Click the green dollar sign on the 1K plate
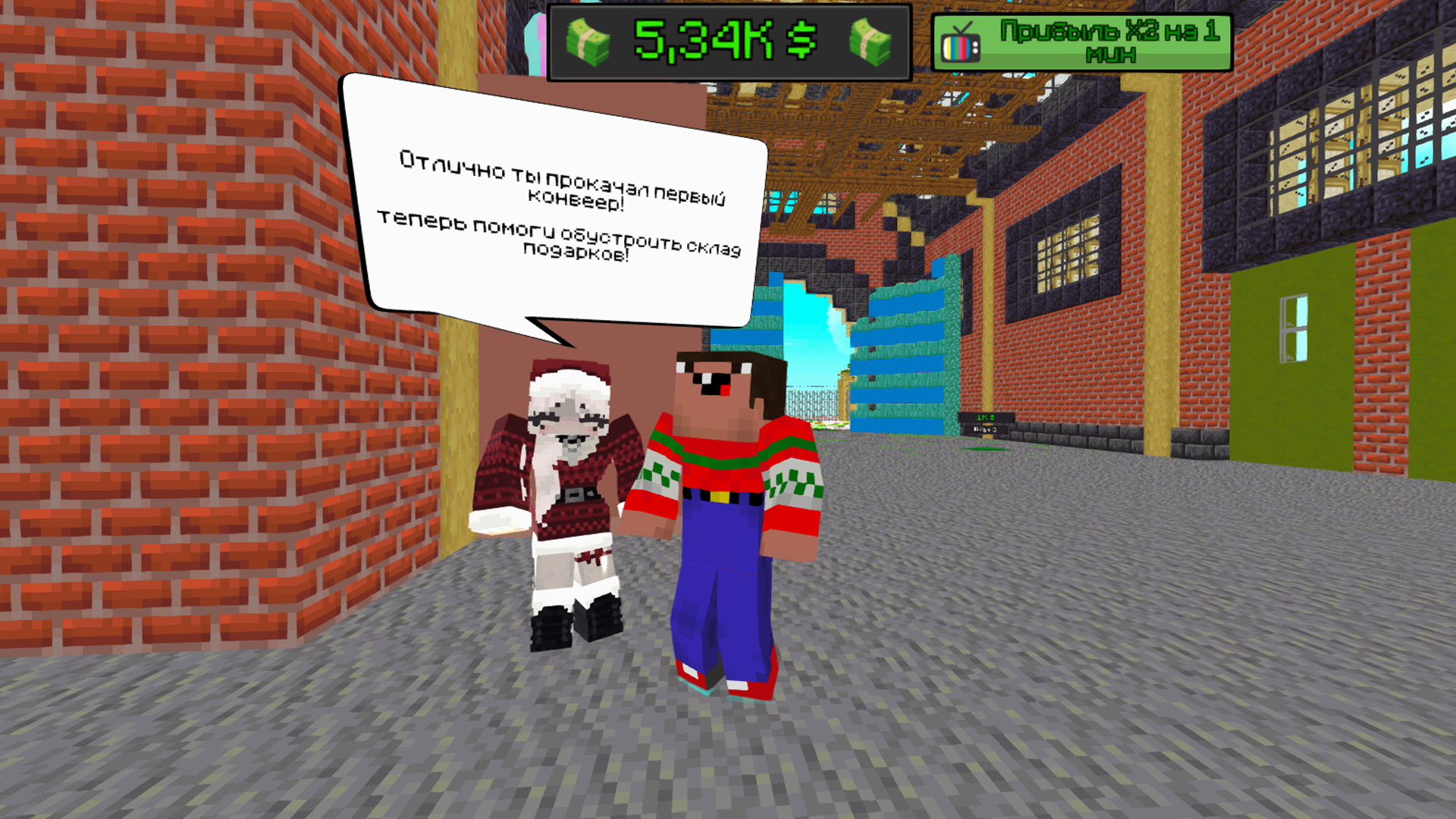 pos(993,418)
